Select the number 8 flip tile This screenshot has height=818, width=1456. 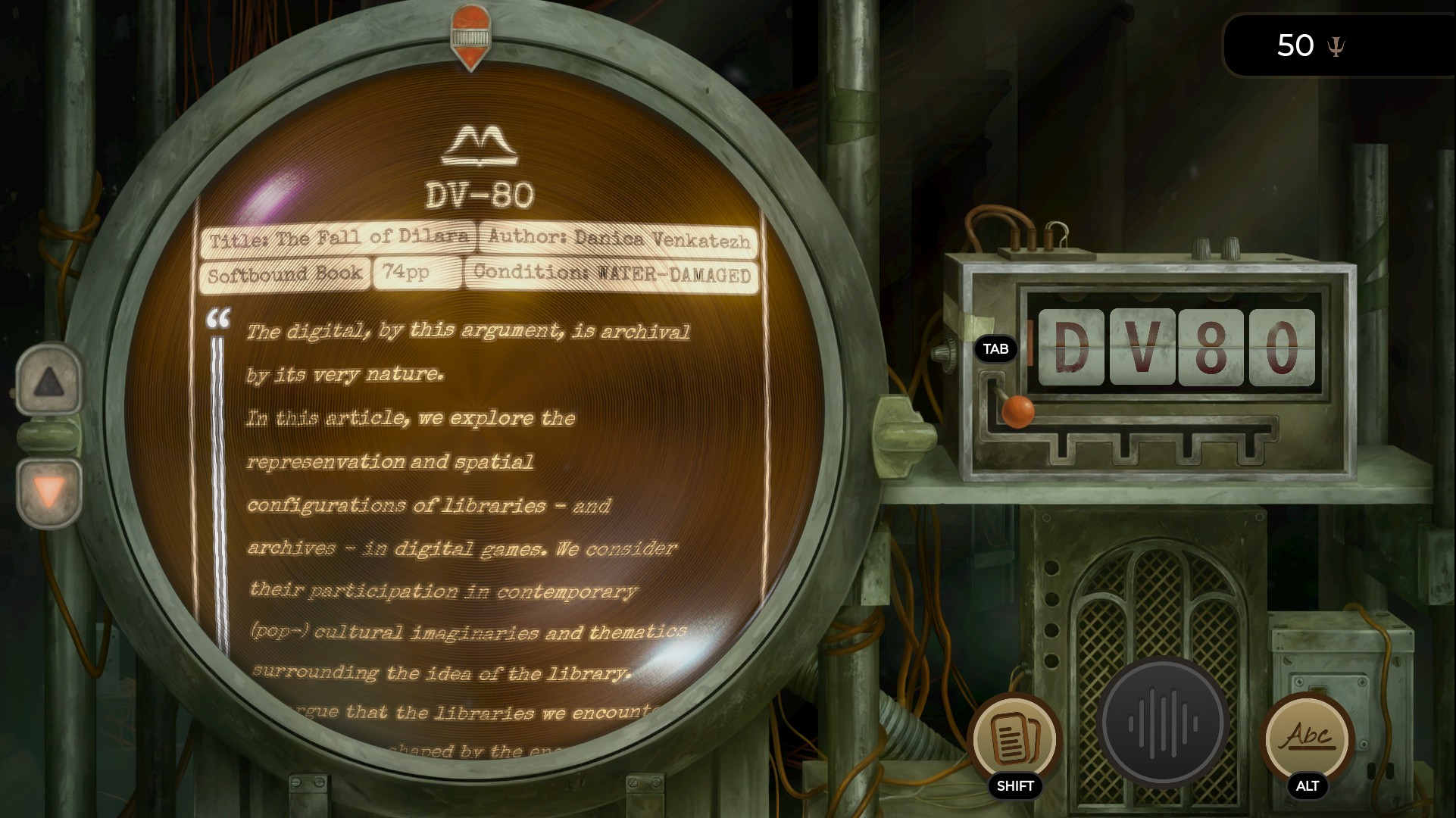(1211, 348)
